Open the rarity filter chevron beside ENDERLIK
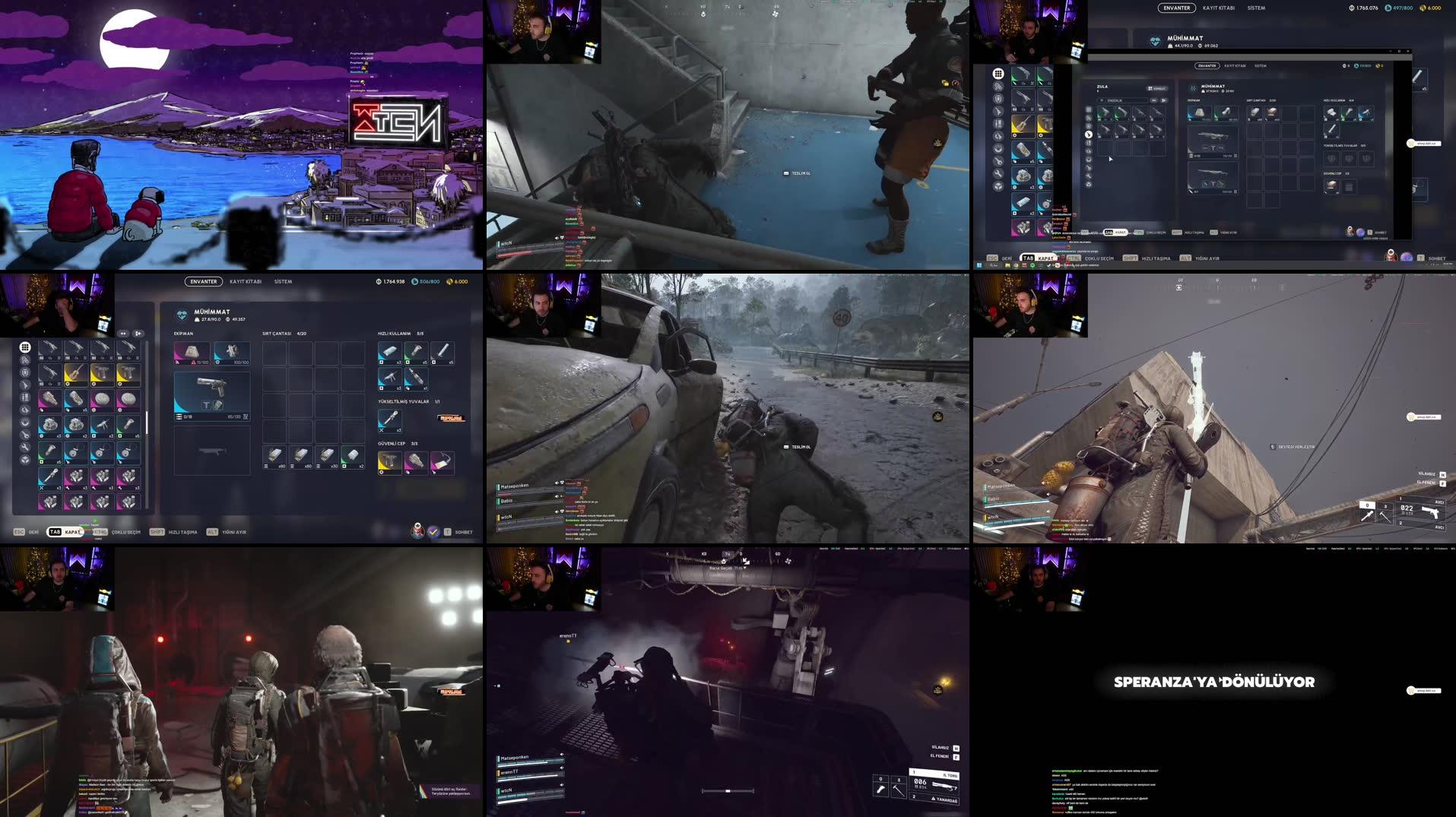 (x=1102, y=100)
